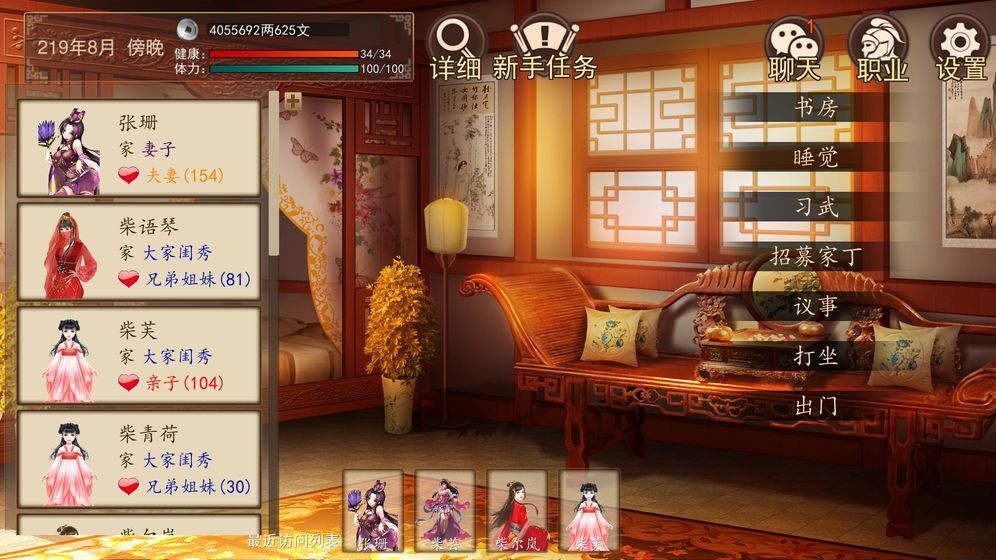Open the 职业 profession menu

click(882, 48)
